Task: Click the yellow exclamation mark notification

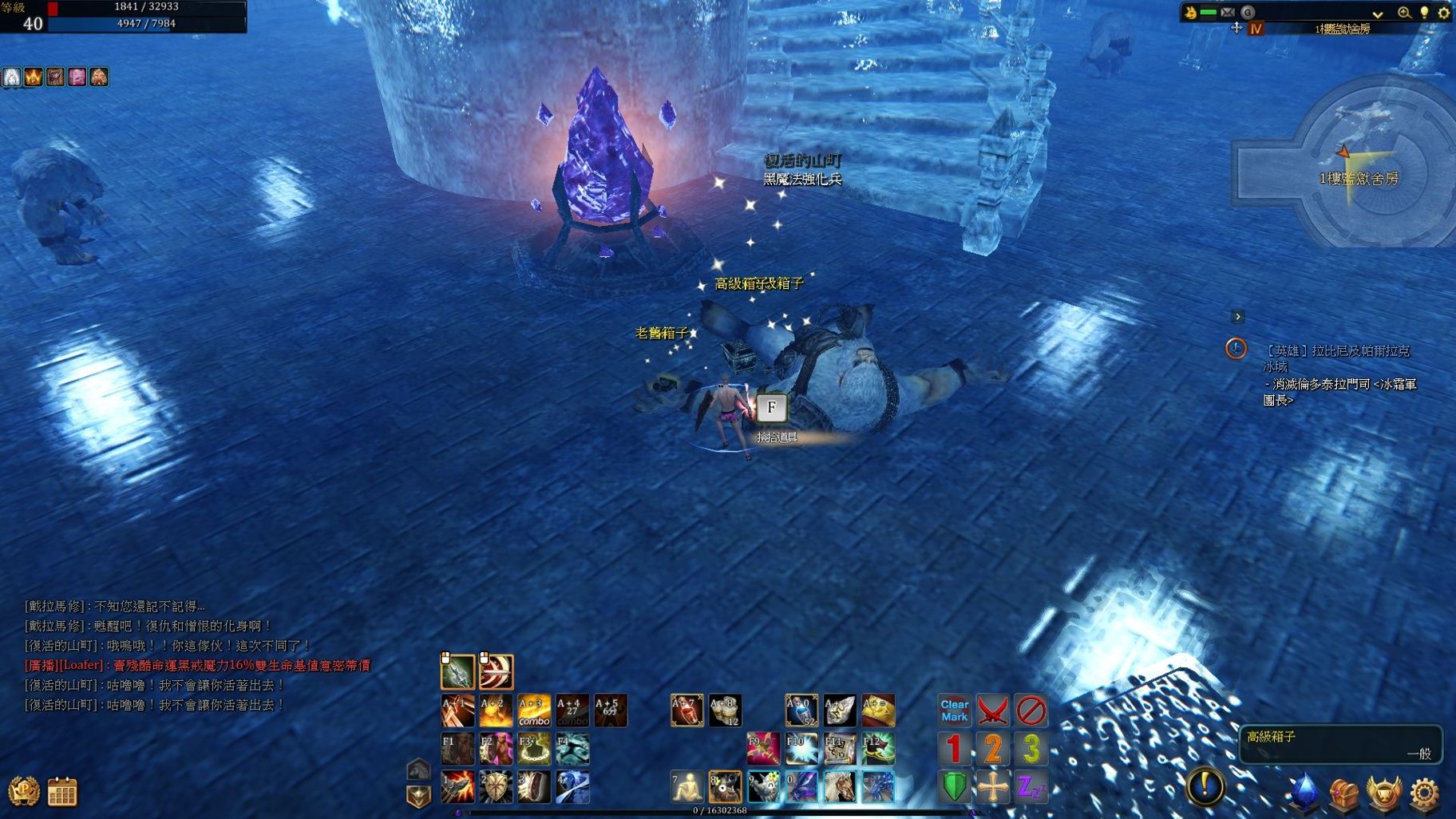Action: point(1205,785)
